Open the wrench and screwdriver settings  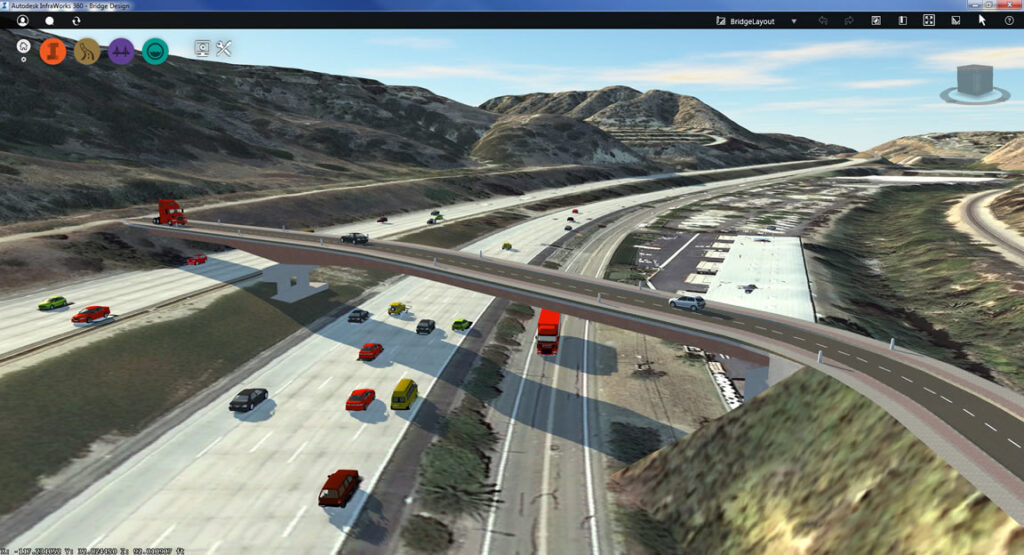click(x=224, y=48)
